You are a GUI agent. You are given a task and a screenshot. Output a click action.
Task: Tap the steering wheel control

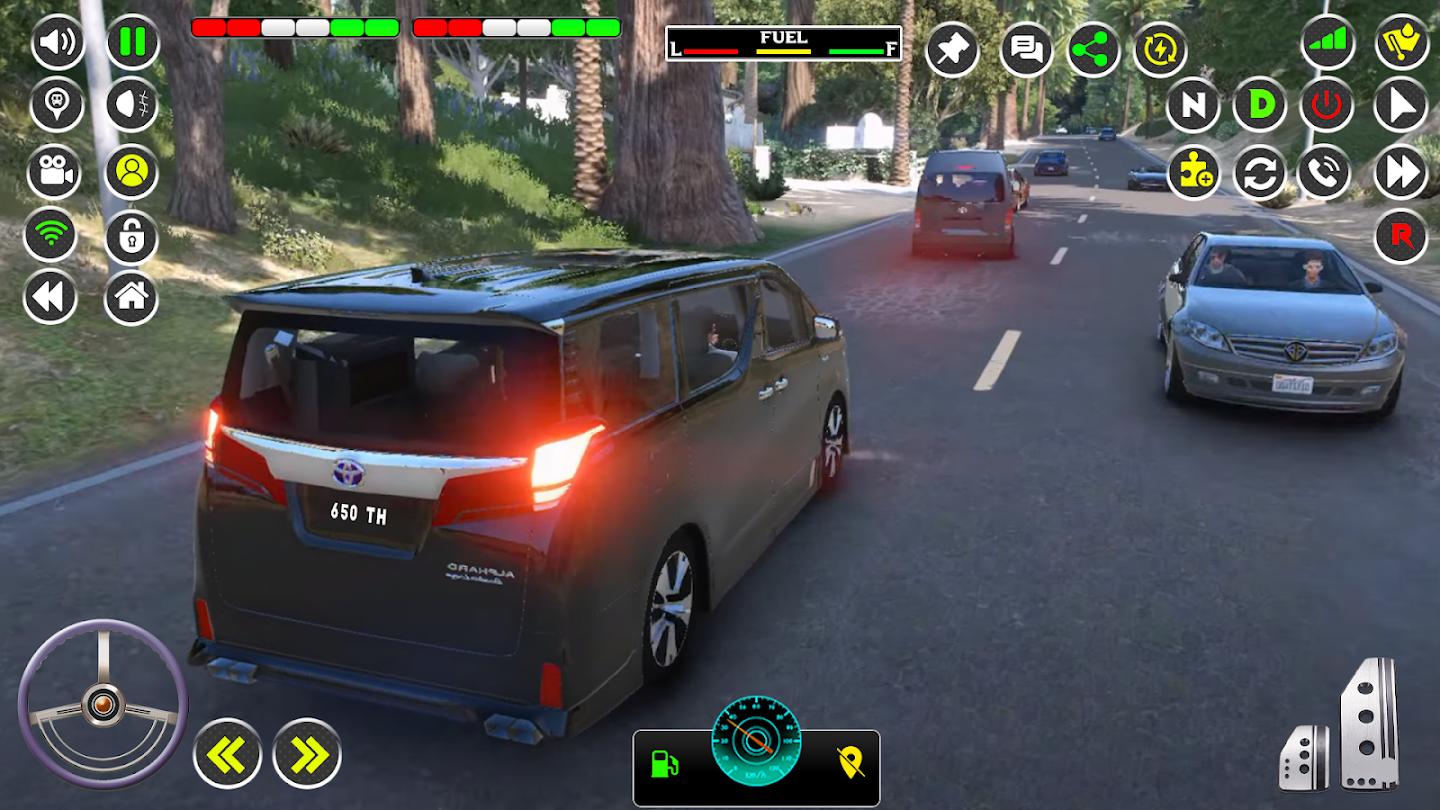point(103,702)
